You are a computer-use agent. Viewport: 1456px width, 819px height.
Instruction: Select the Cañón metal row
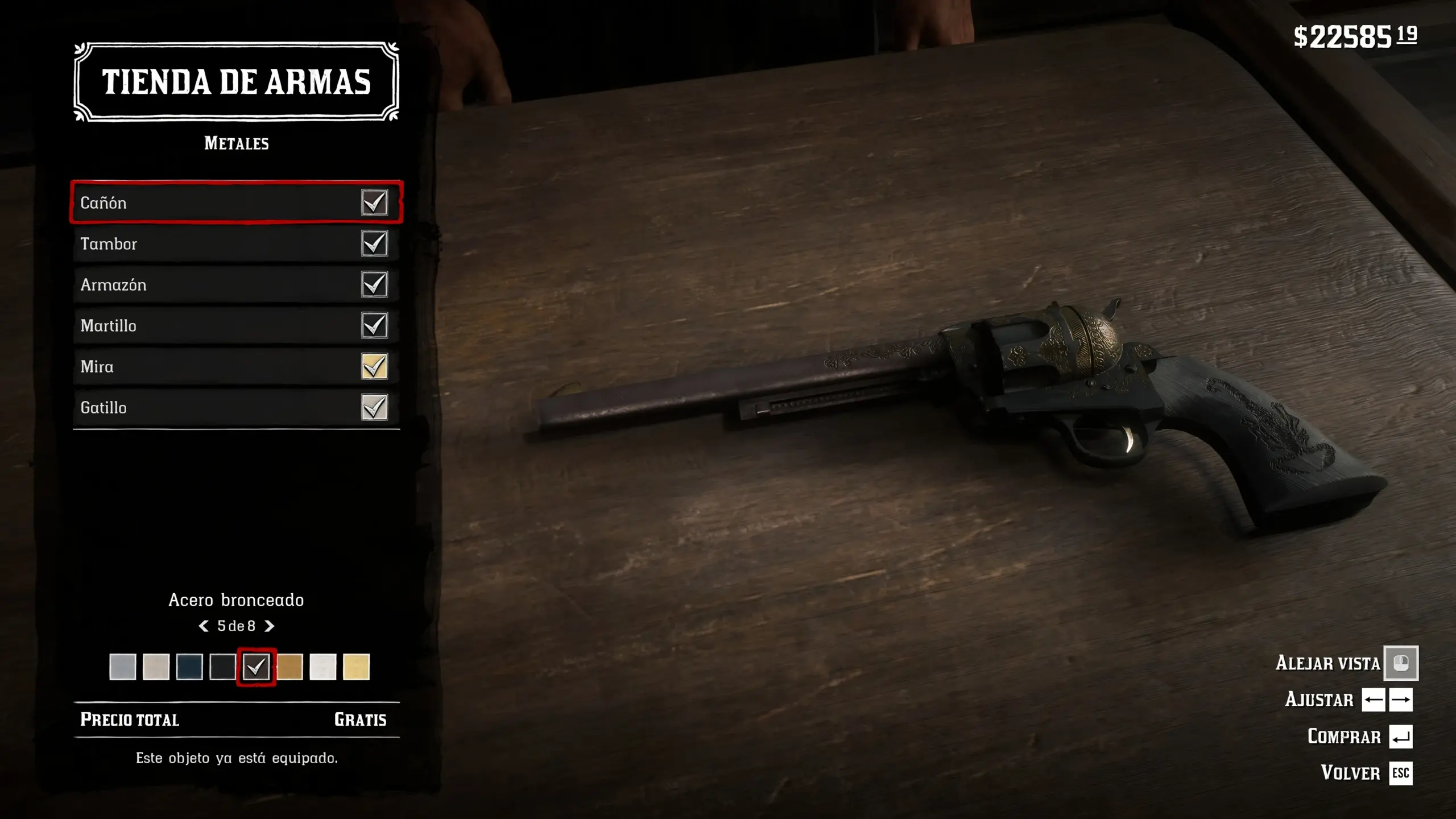click(236, 202)
